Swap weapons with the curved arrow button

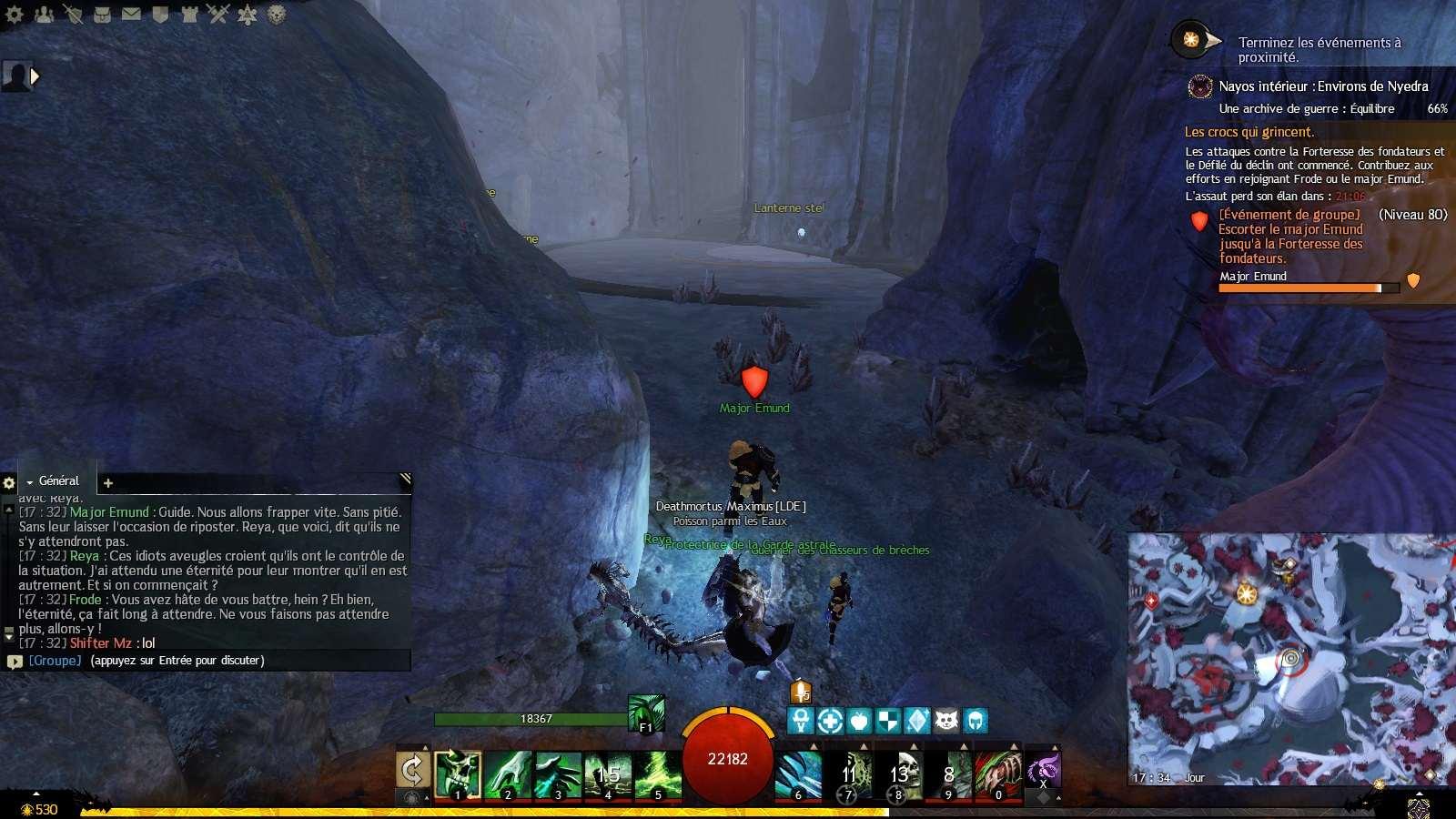click(x=412, y=771)
